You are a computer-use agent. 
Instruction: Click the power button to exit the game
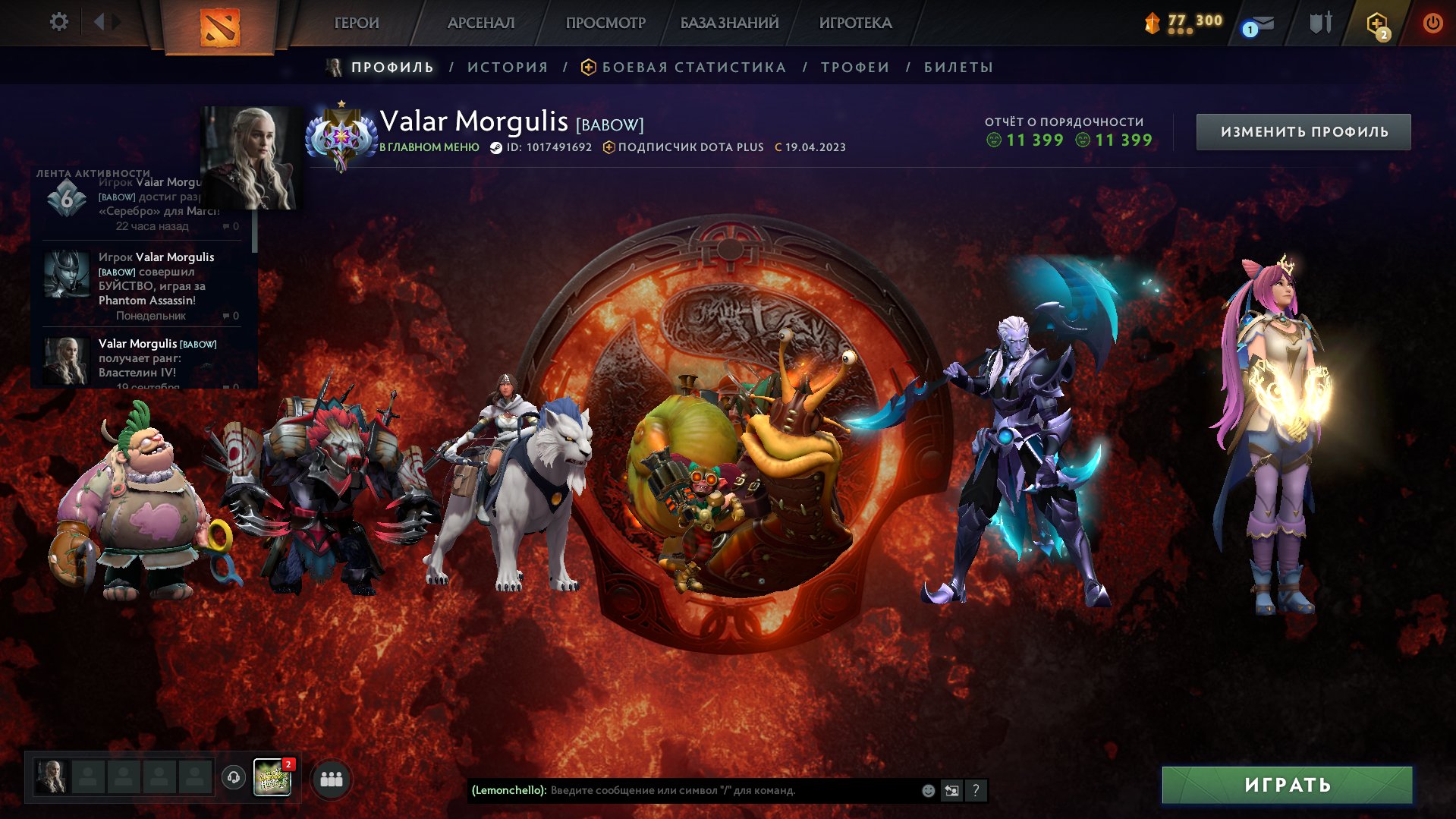pyautogui.click(x=1432, y=22)
